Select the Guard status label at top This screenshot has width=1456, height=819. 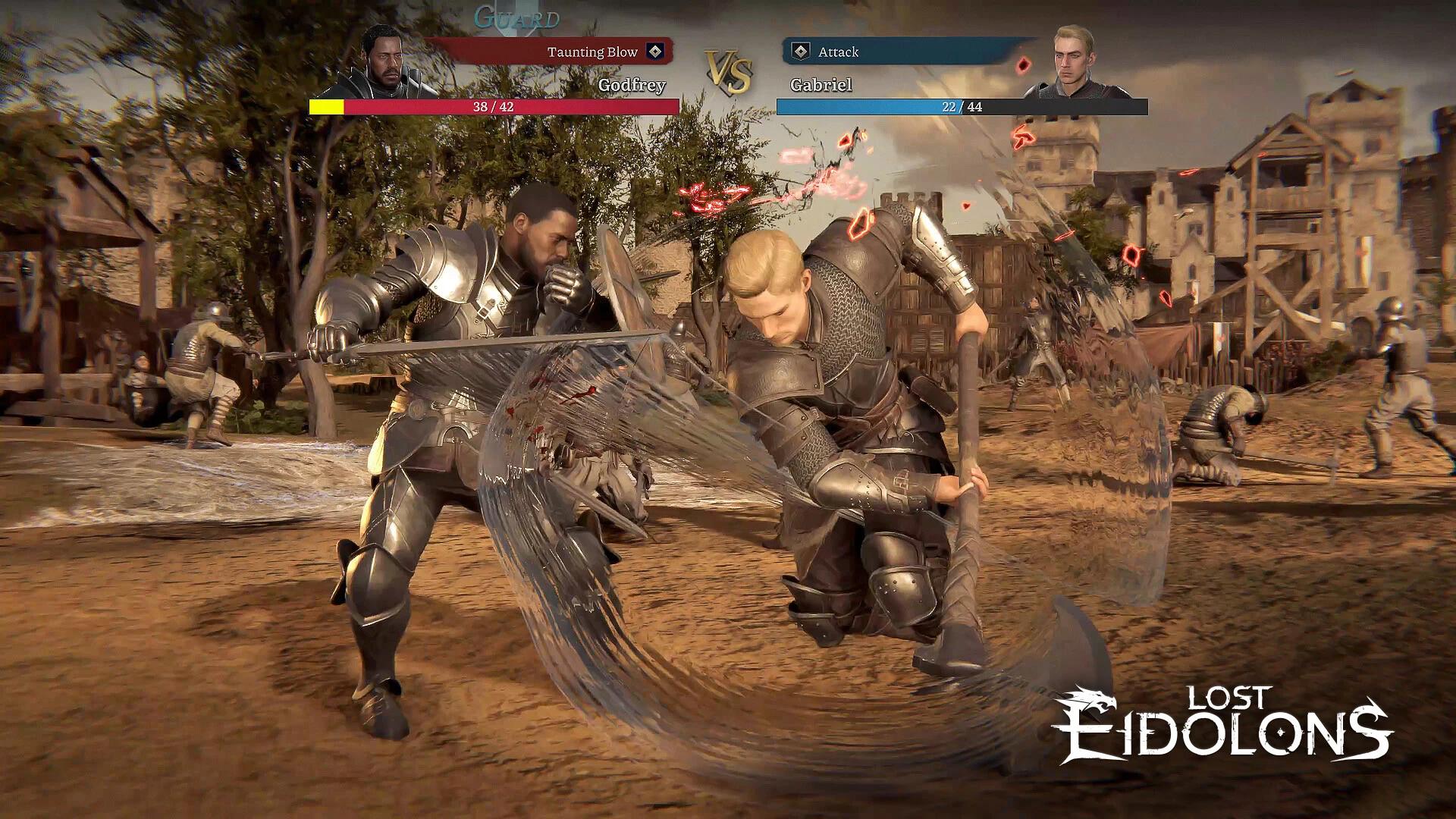pos(515,17)
